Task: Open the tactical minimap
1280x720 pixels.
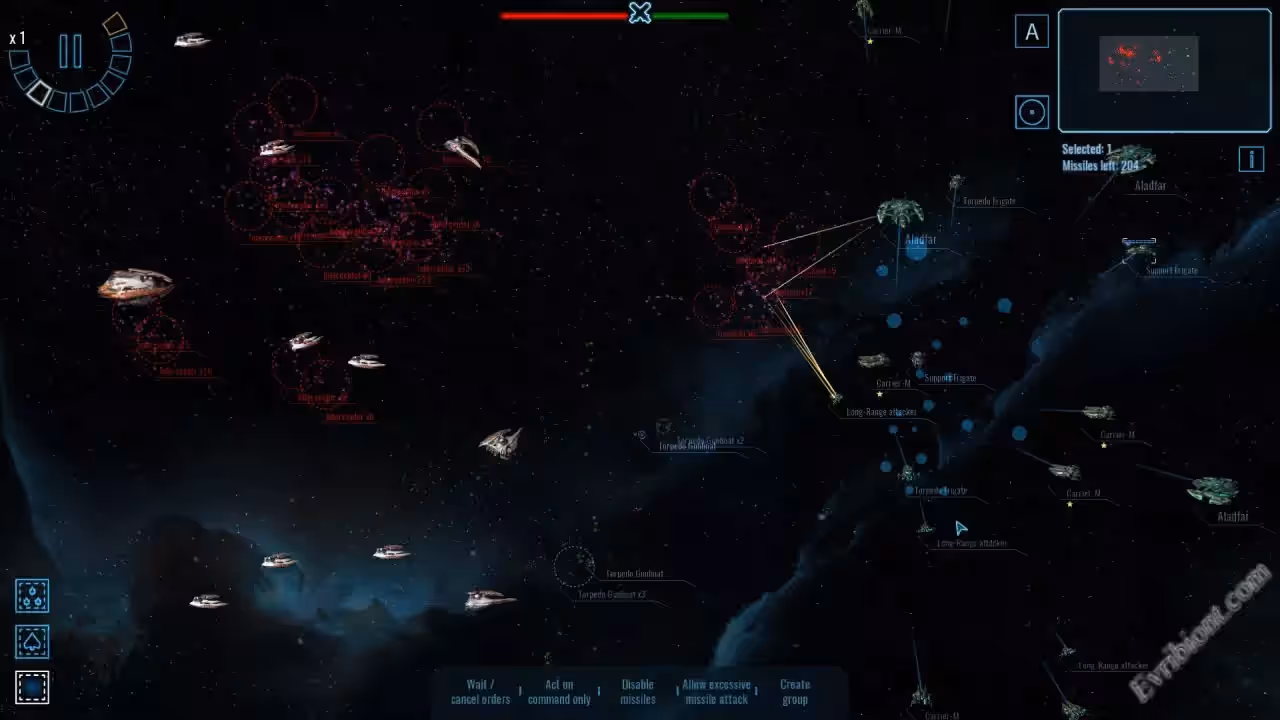Action: [1164, 70]
